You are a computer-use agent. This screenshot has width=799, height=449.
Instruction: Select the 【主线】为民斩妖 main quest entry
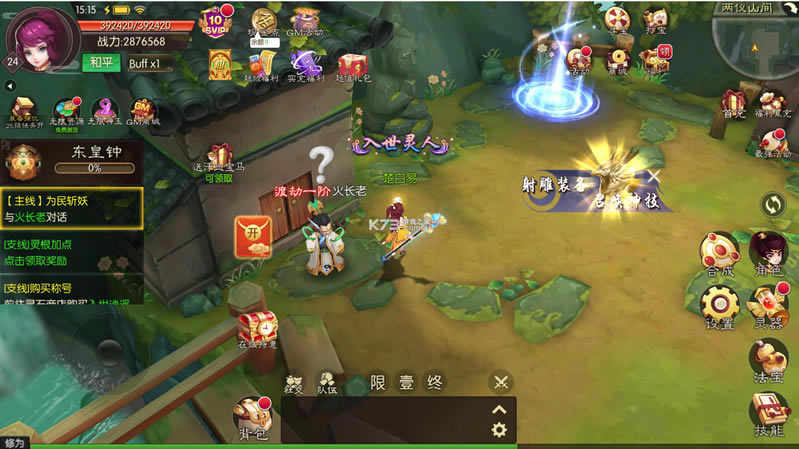(71, 208)
